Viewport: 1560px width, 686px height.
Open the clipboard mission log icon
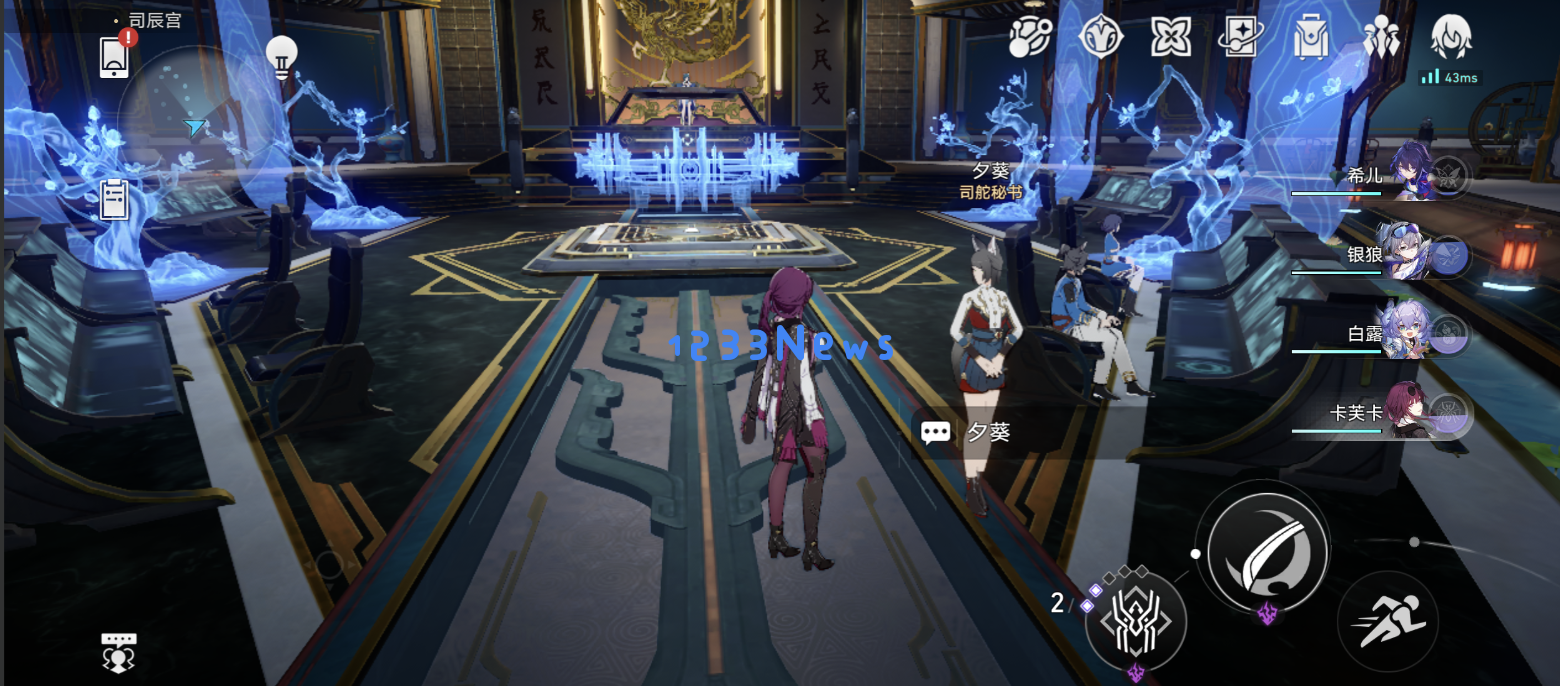(x=114, y=199)
